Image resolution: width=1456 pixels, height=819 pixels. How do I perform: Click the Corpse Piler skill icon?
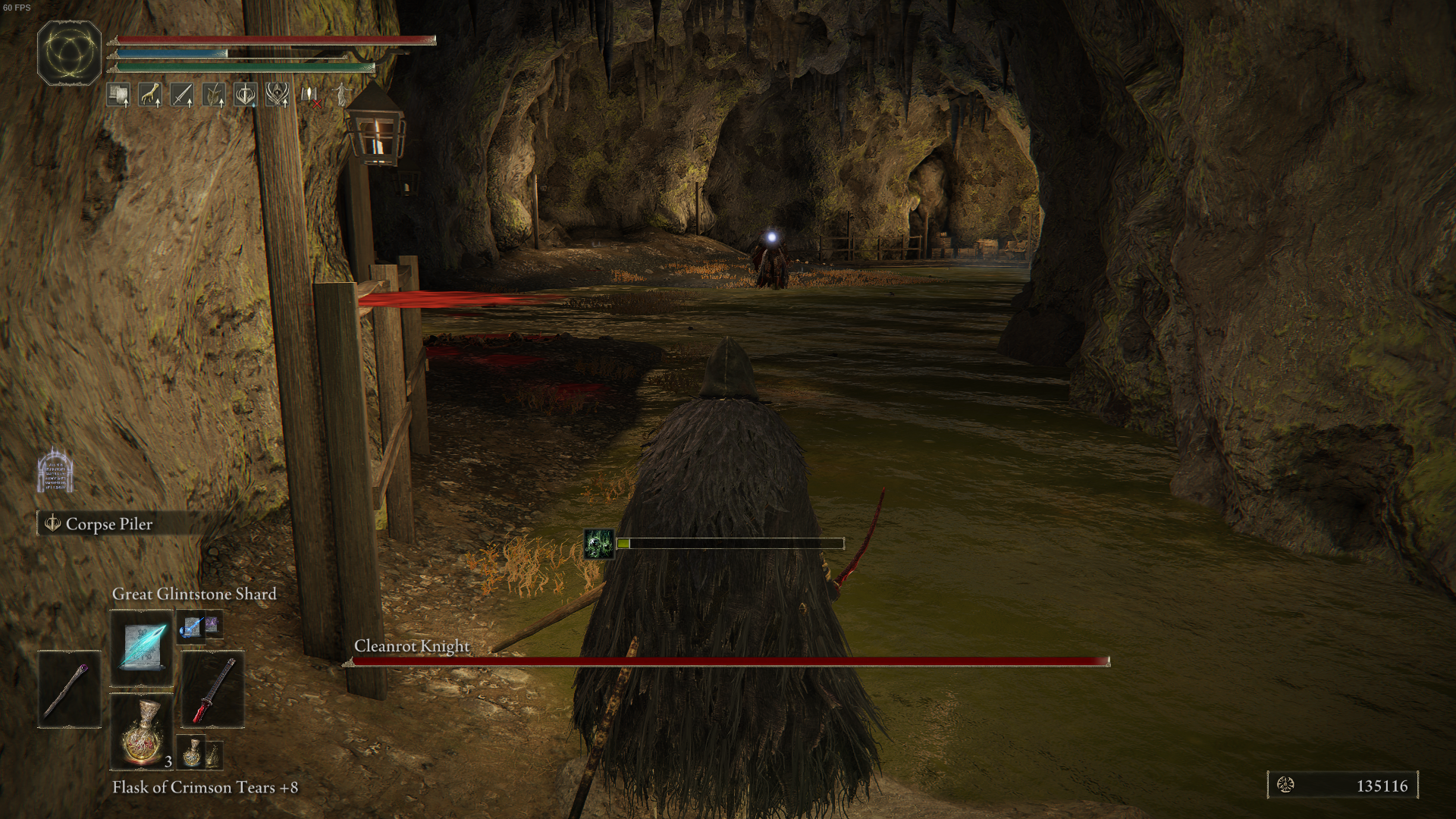[x=52, y=523]
